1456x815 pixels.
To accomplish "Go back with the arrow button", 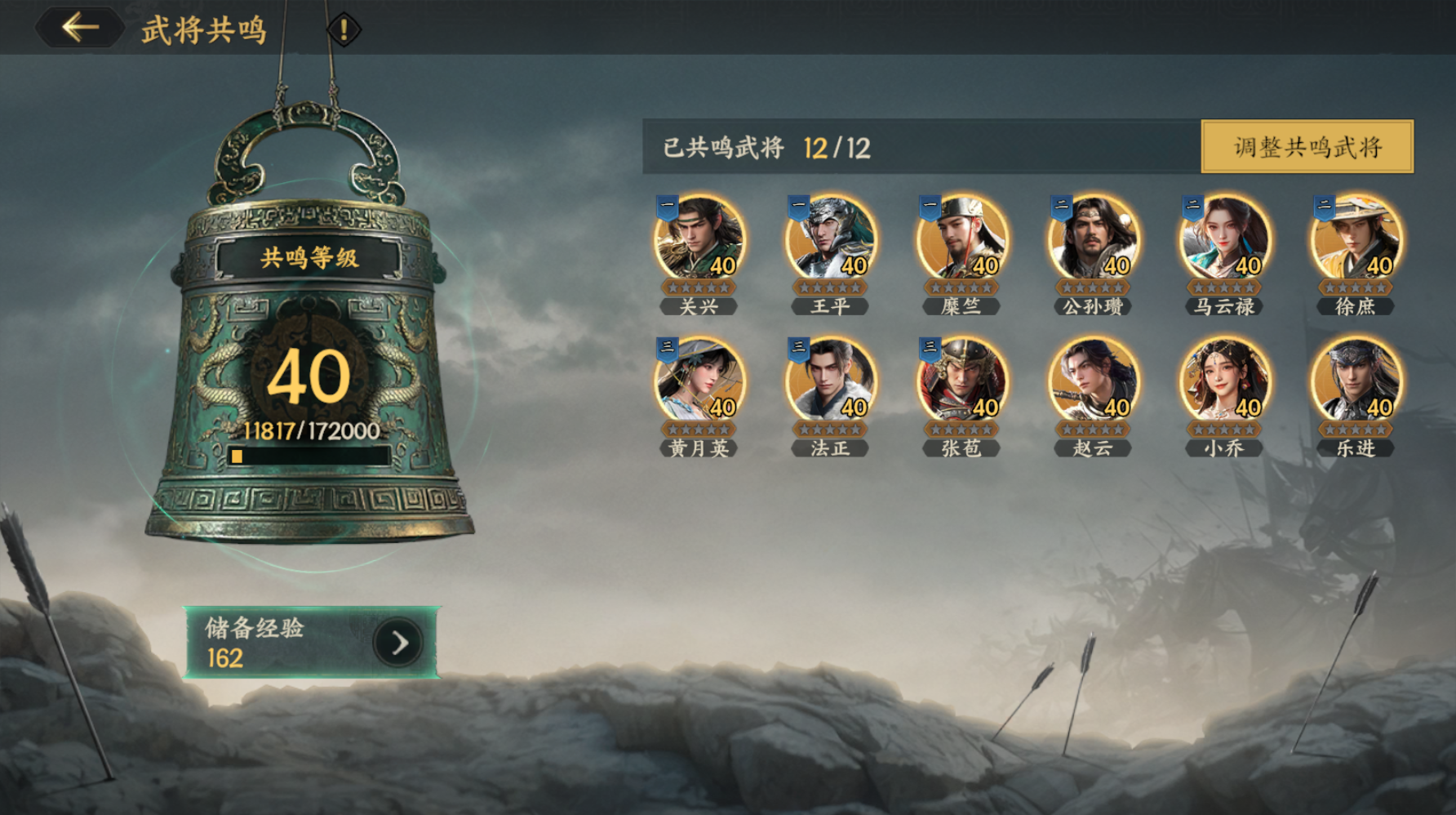I will click(x=79, y=28).
